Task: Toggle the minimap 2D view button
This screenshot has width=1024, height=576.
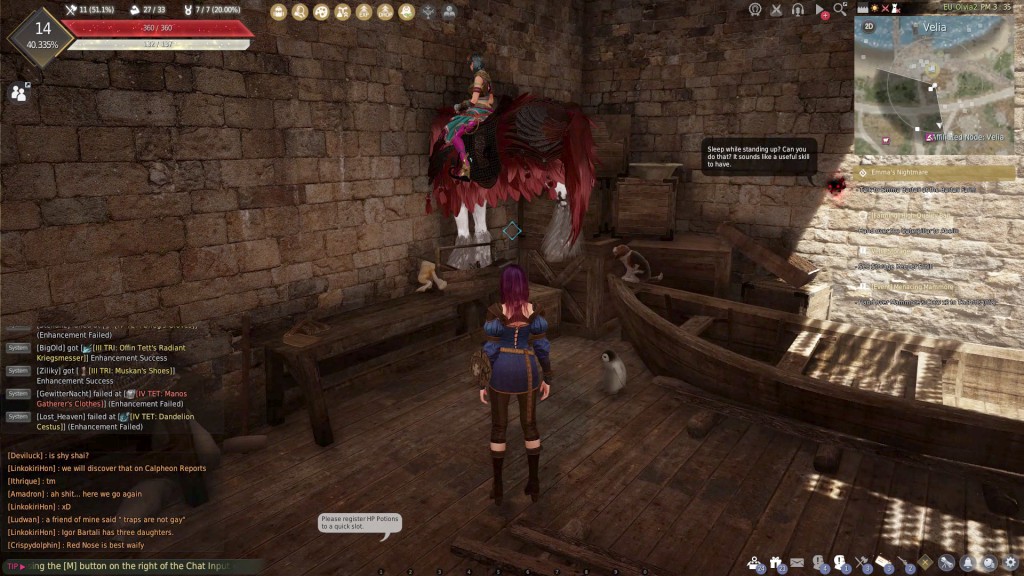Action: tap(868, 27)
